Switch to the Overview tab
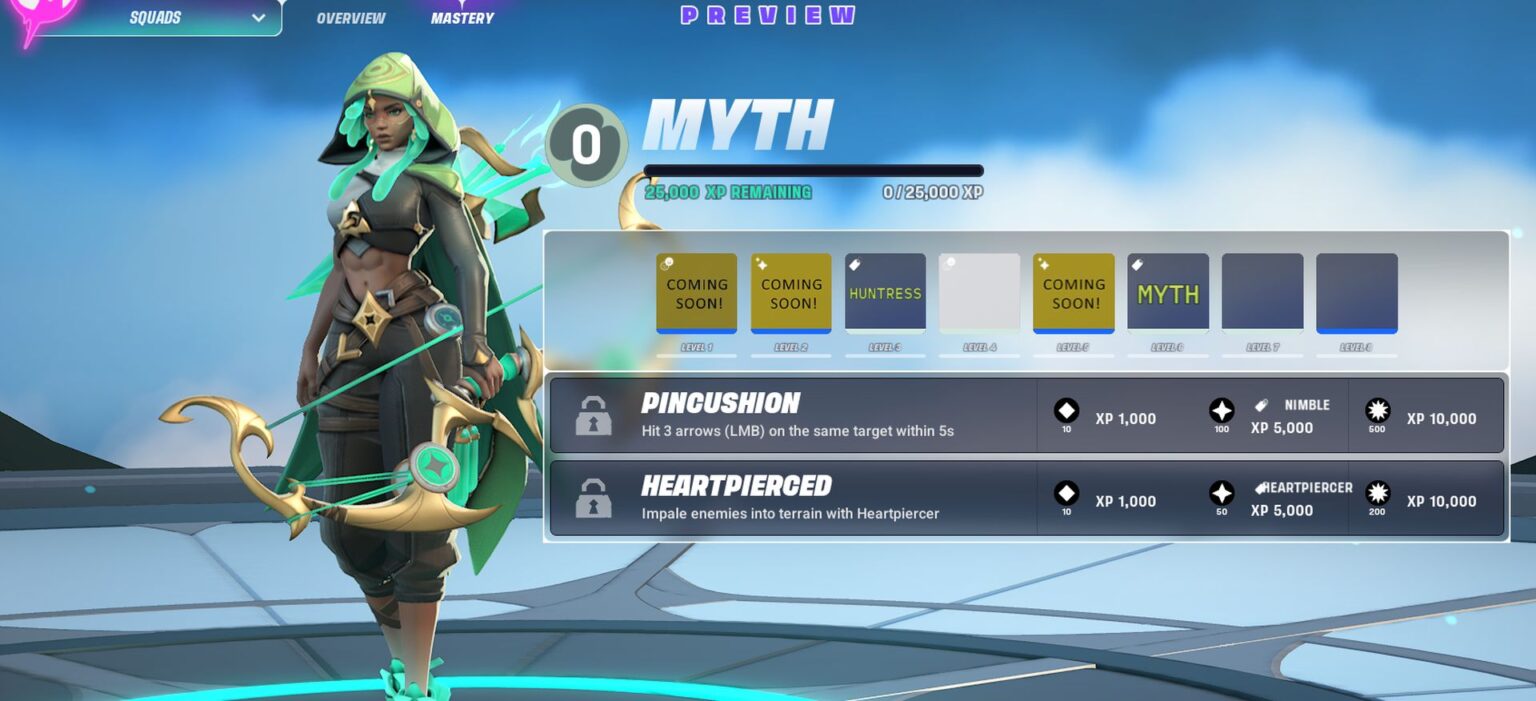The width and height of the screenshot is (1536, 701). [350, 18]
